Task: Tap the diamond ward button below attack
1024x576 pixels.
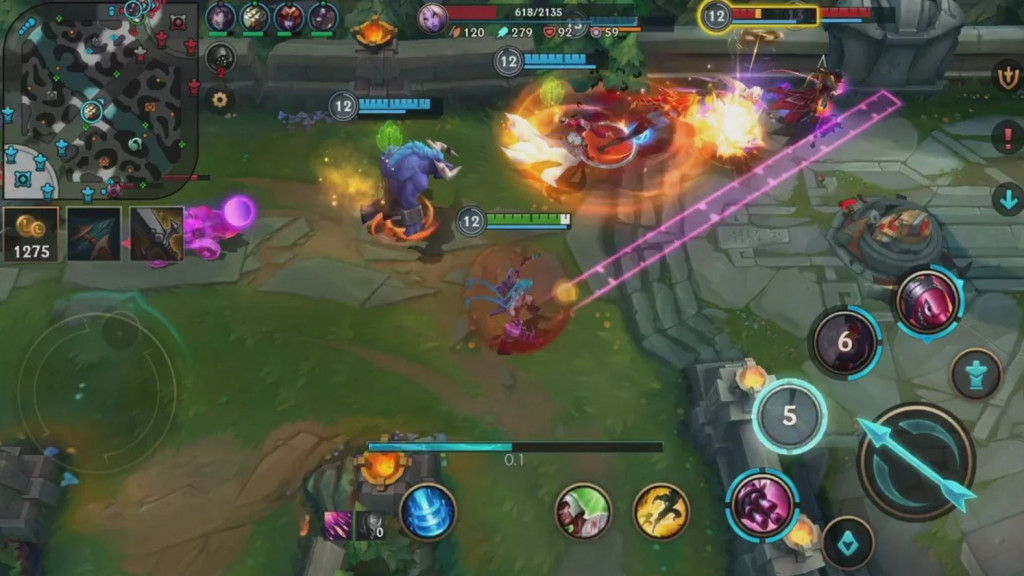Action: pos(849,542)
